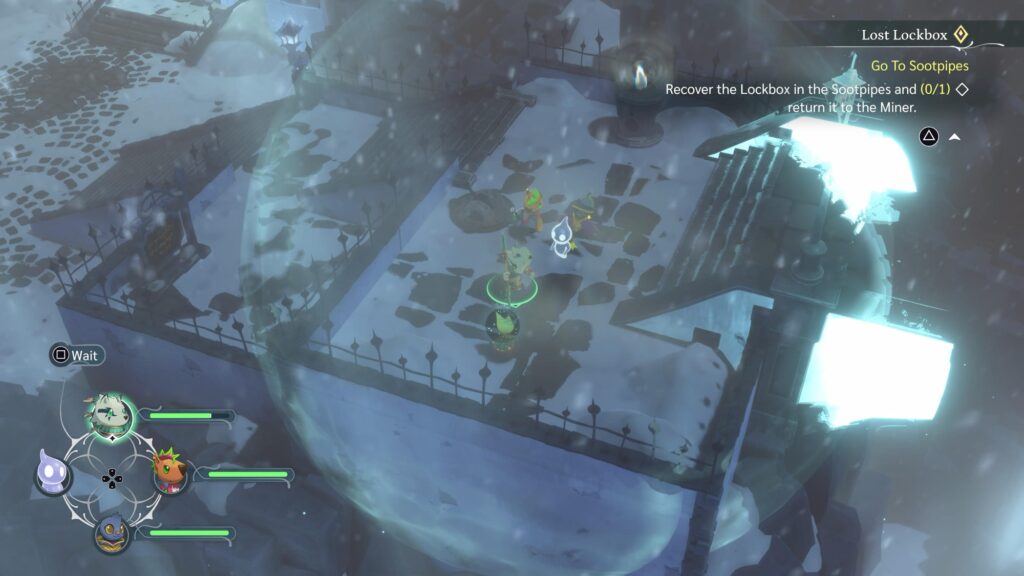Switch to the orange spiky-haired hero portrait
This screenshot has width=1024, height=576.
coord(169,472)
